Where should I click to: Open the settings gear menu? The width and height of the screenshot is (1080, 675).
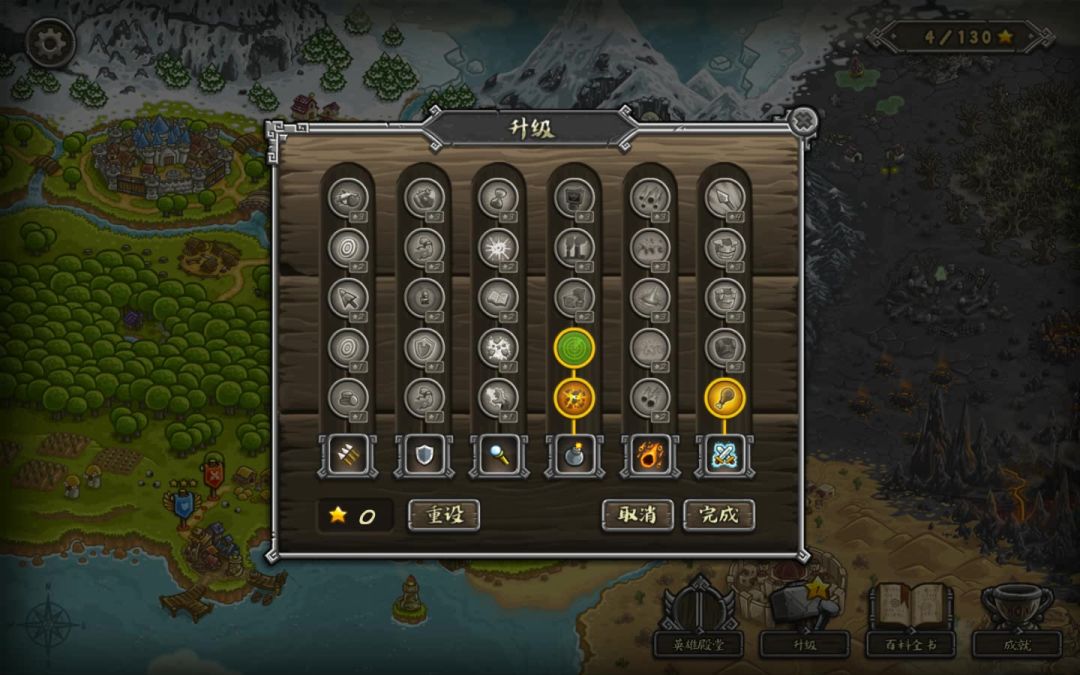[49, 43]
